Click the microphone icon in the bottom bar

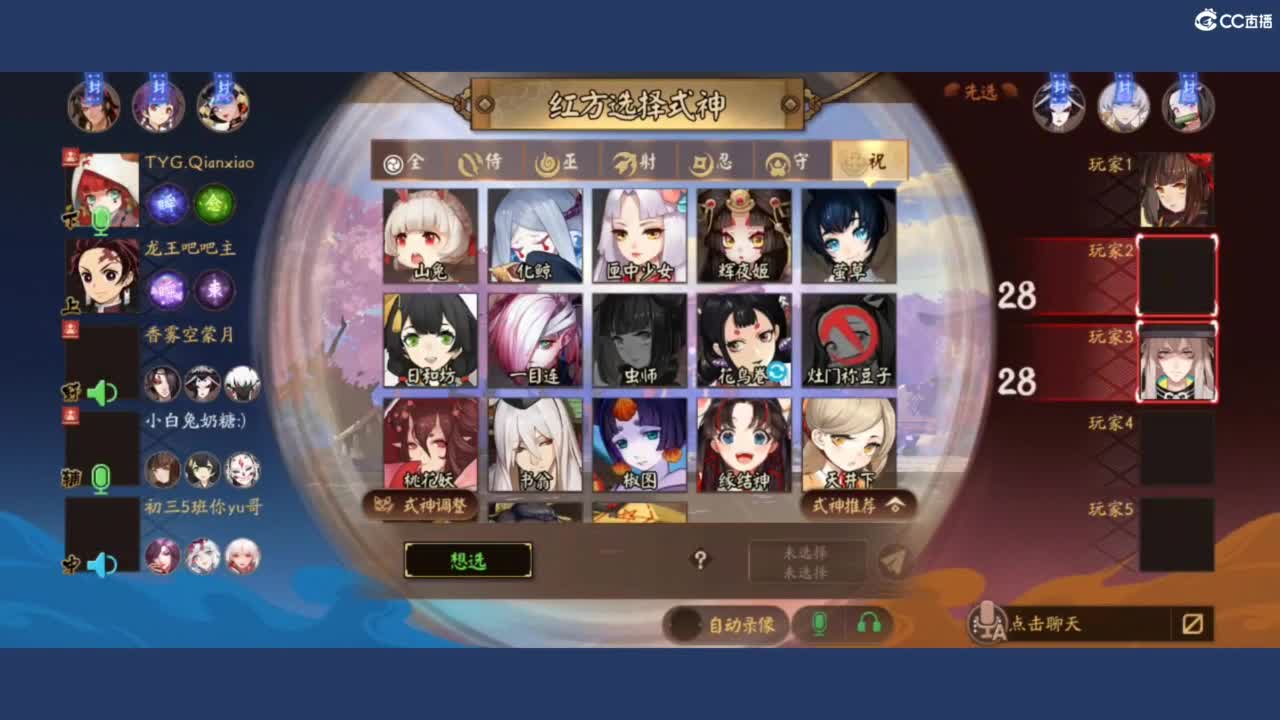pyautogui.click(x=822, y=624)
